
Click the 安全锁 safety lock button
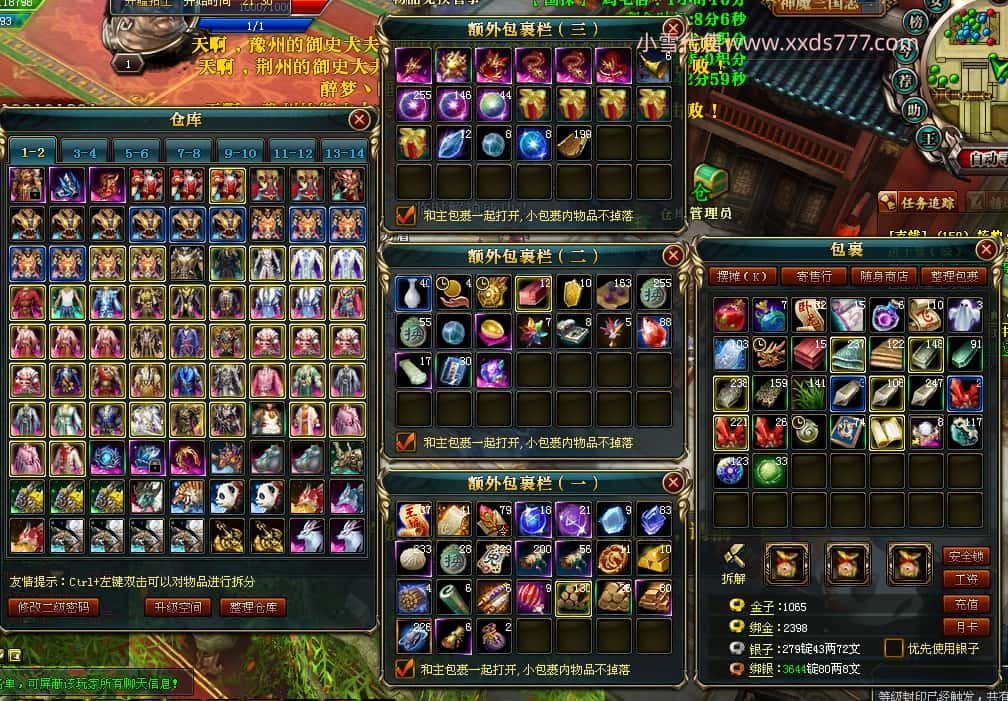(x=966, y=556)
